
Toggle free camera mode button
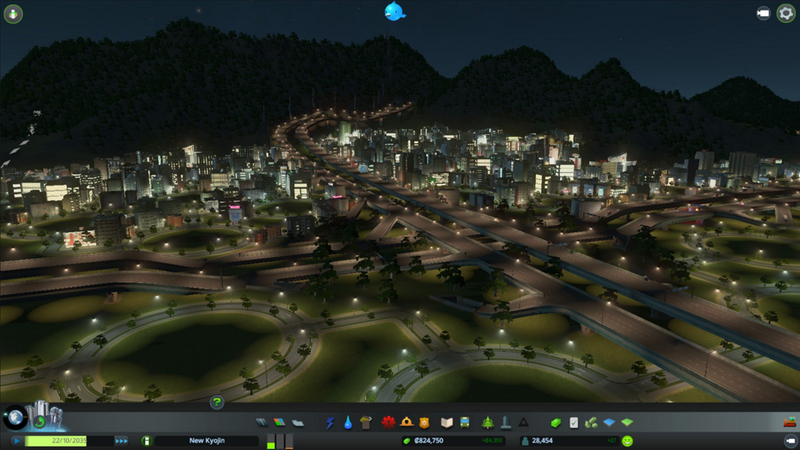[762, 13]
